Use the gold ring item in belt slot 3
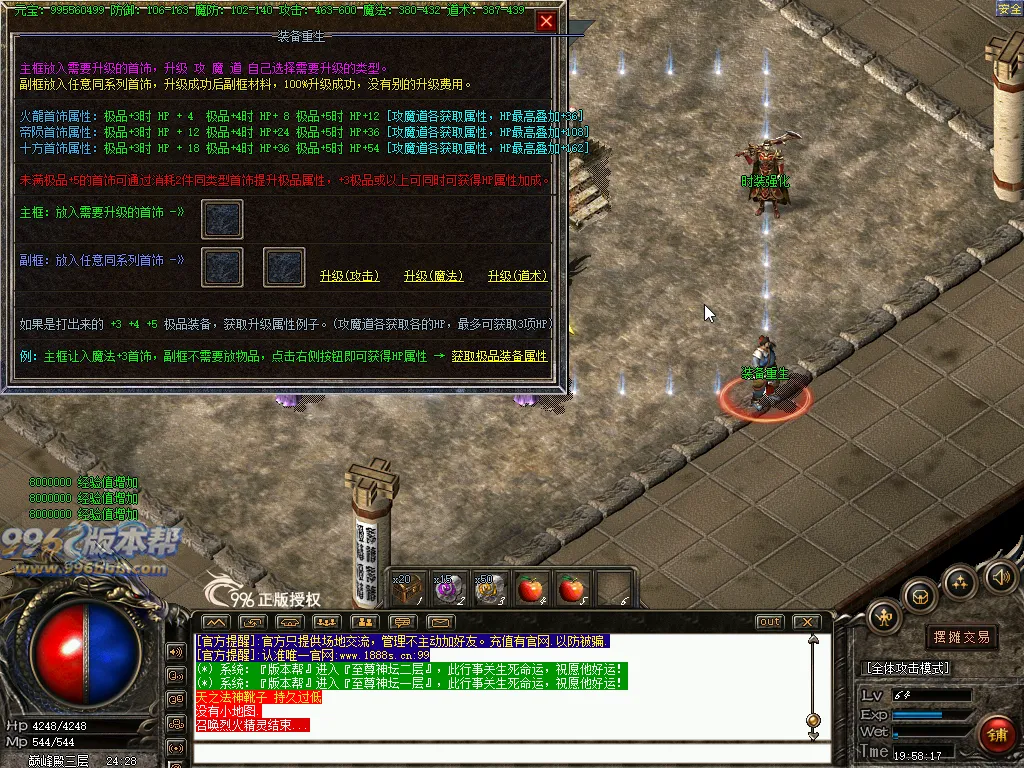Viewport: 1024px width, 768px height. [489, 589]
